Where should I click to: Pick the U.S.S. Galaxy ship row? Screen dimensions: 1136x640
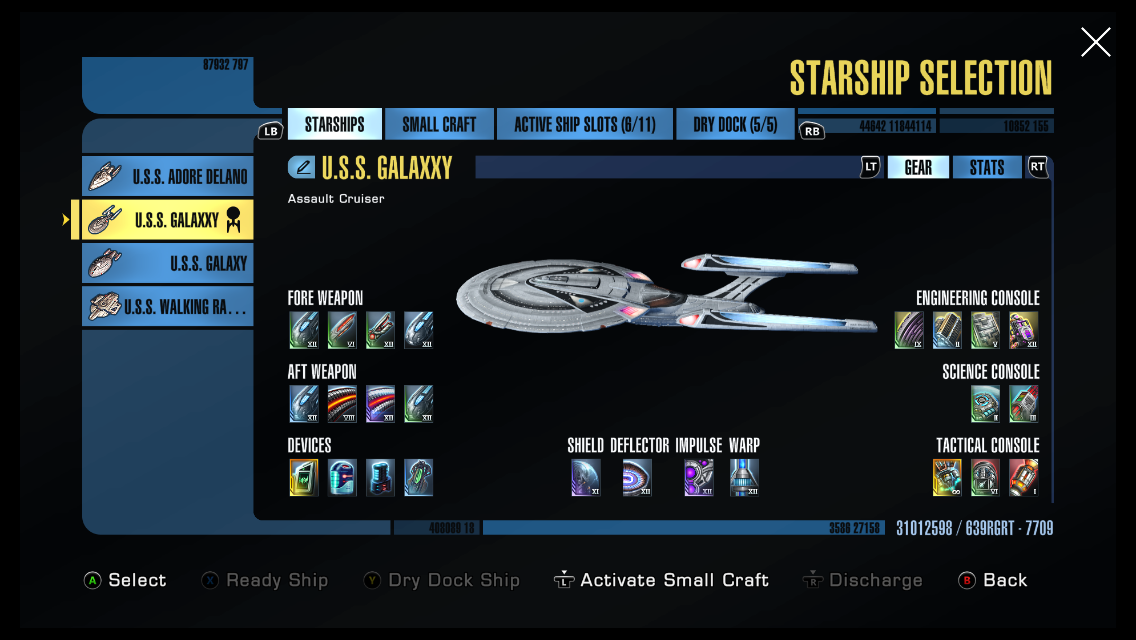coord(168,263)
